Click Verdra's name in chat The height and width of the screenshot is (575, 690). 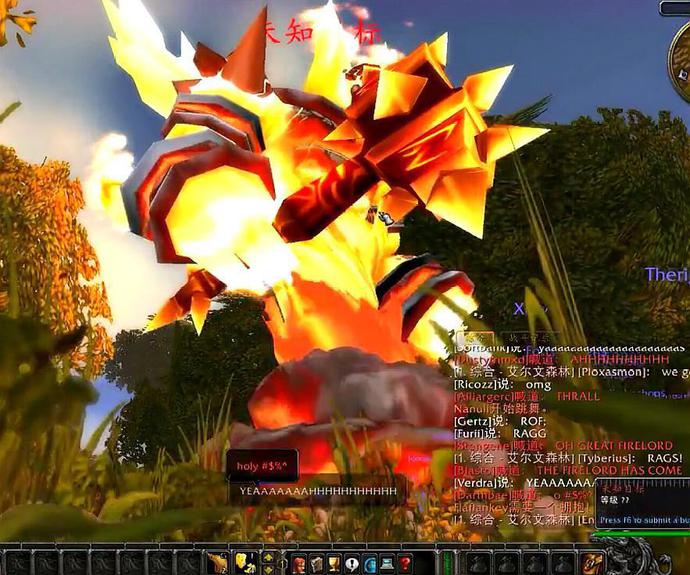(x=474, y=483)
